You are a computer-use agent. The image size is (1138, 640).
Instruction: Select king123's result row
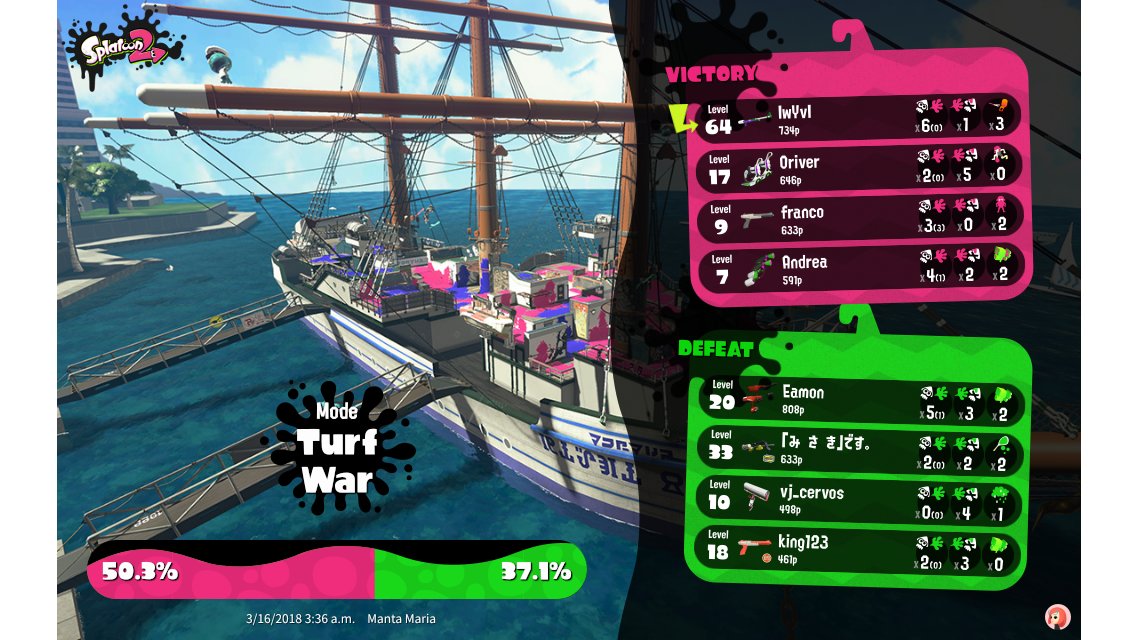click(x=859, y=548)
